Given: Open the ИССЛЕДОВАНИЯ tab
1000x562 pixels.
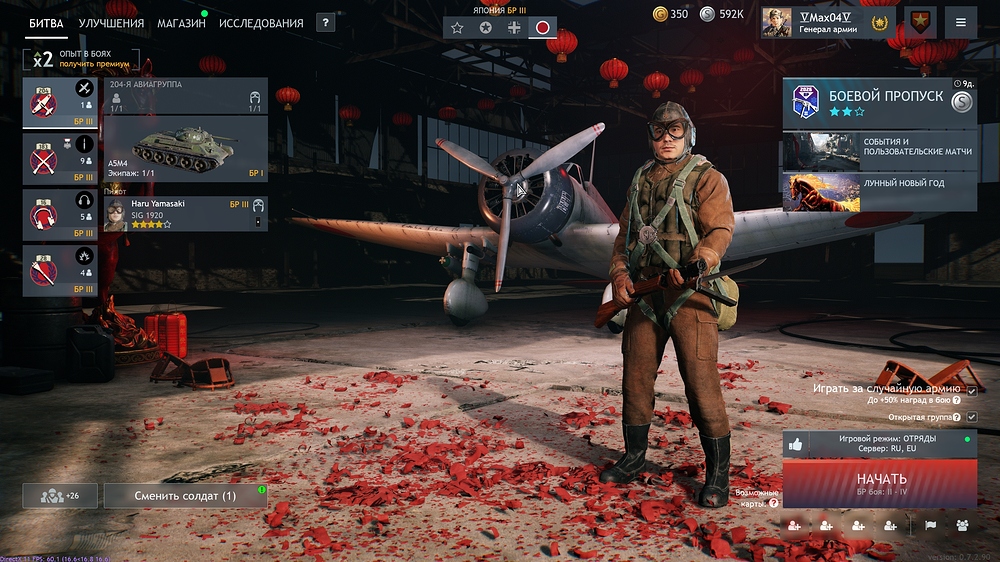Looking at the screenshot, I should (261, 23).
